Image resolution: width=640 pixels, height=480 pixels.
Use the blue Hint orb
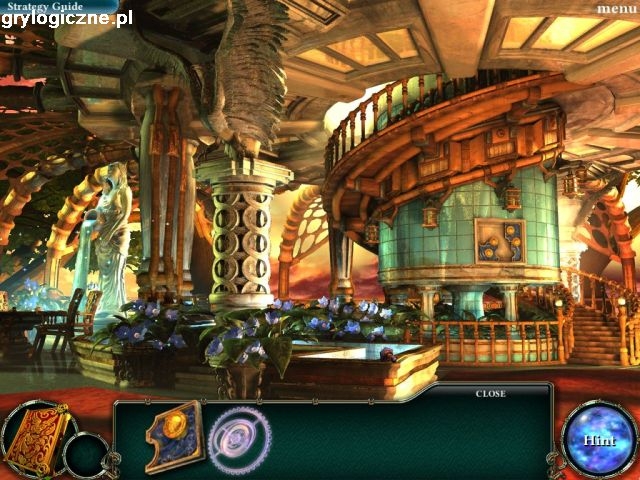coord(598,438)
